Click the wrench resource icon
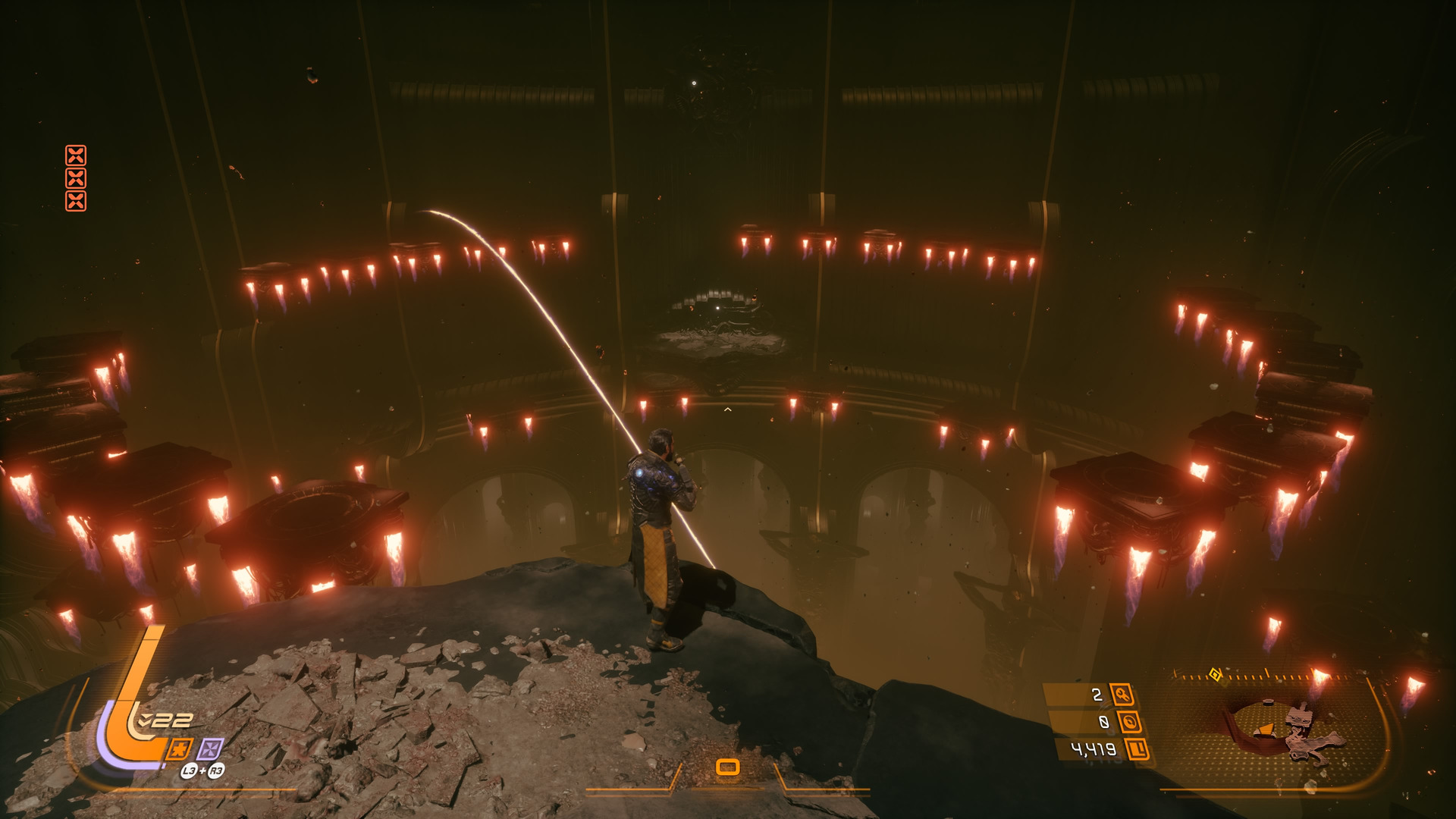Screen dimensions: 1456x819 tap(1121, 694)
